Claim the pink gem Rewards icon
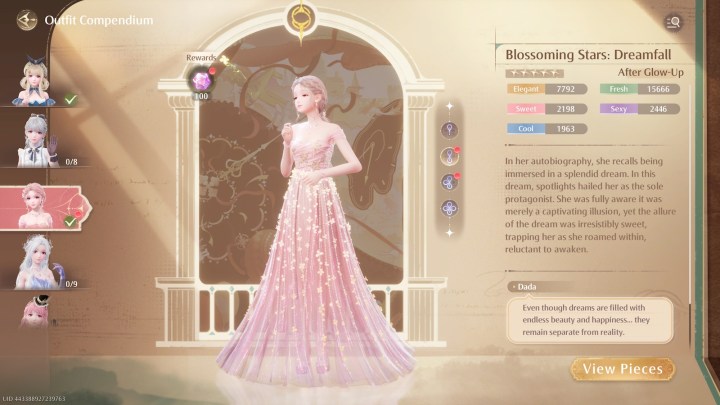720x405 pixels. [202, 79]
